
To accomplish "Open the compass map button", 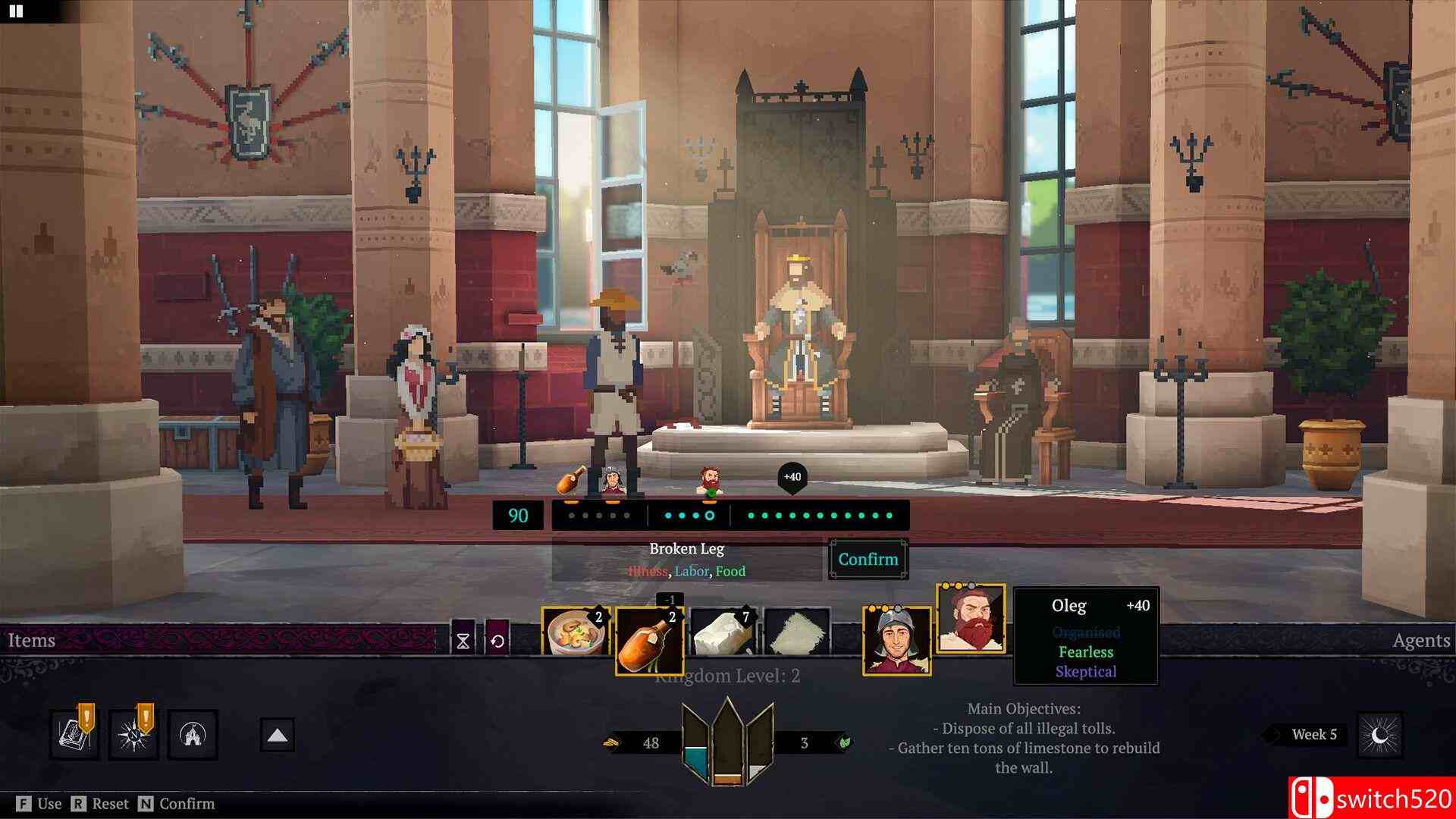I will click(133, 734).
